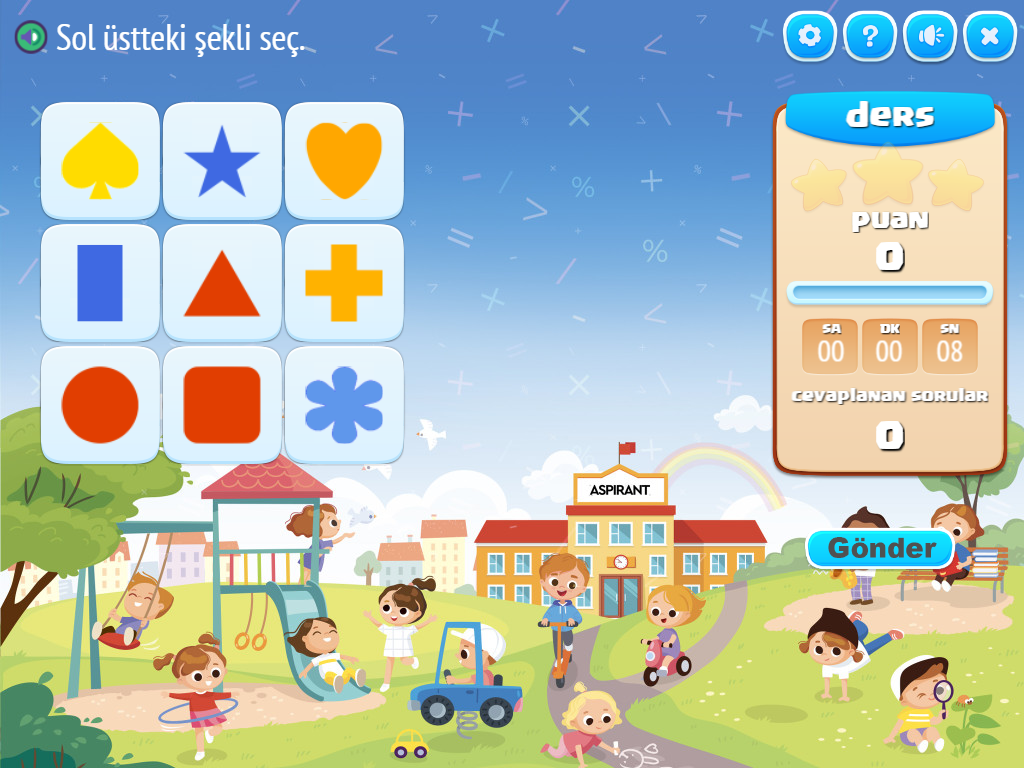1024x768 pixels.
Task: Select the blue rectangle tile
Action: point(100,283)
